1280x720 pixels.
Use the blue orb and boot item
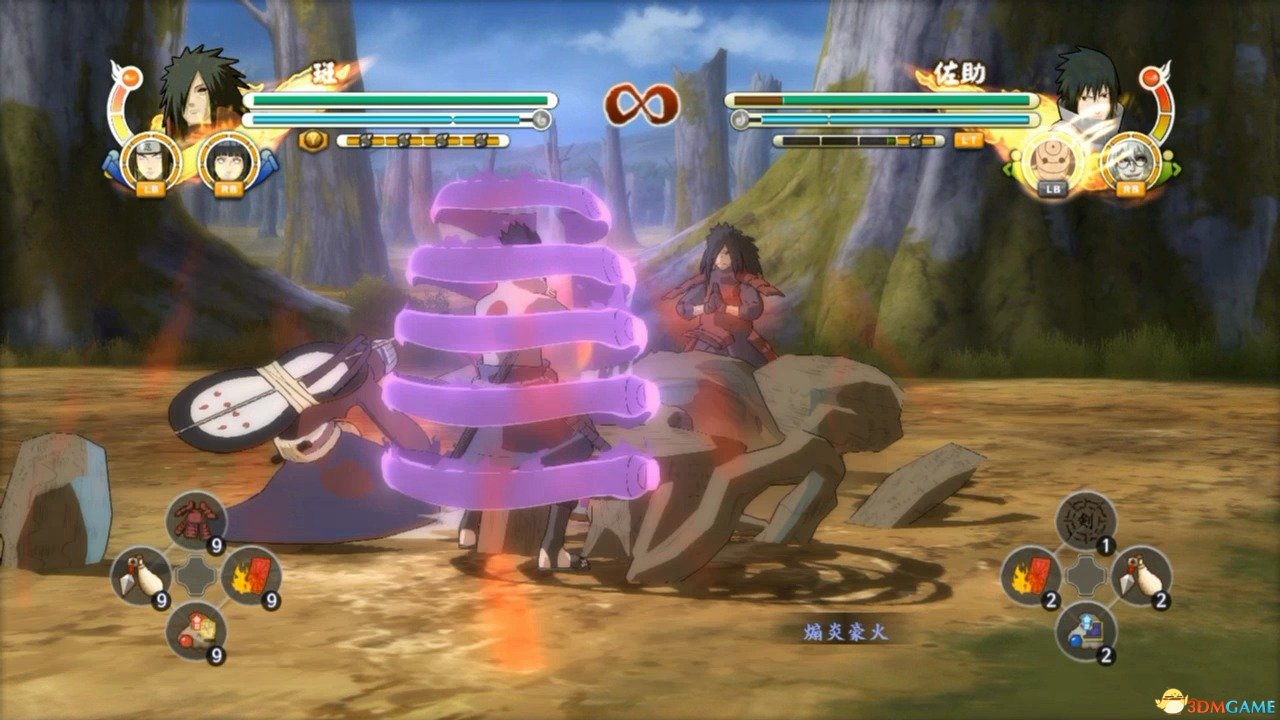(1086, 631)
